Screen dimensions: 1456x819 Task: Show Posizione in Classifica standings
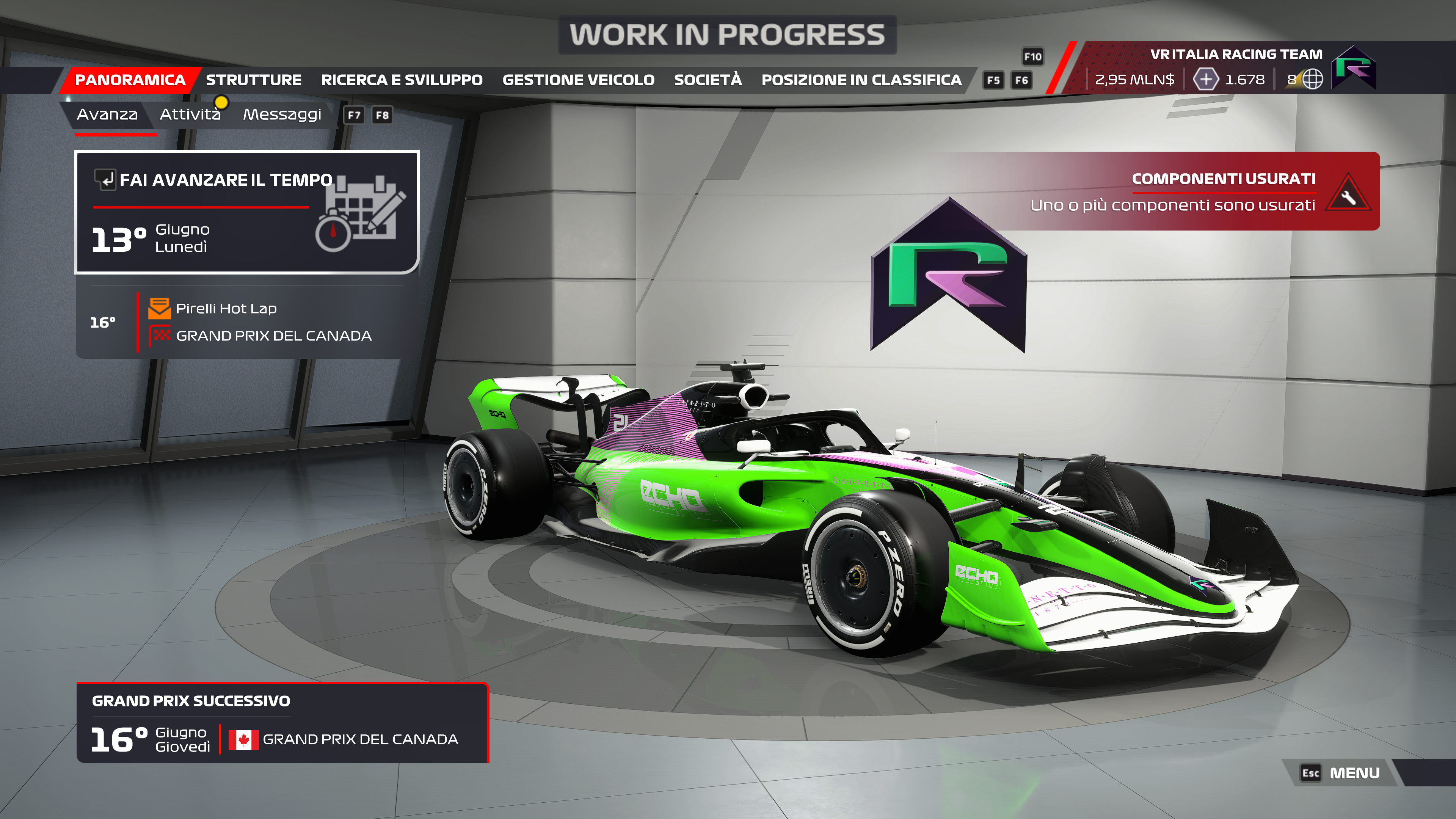click(861, 80)
